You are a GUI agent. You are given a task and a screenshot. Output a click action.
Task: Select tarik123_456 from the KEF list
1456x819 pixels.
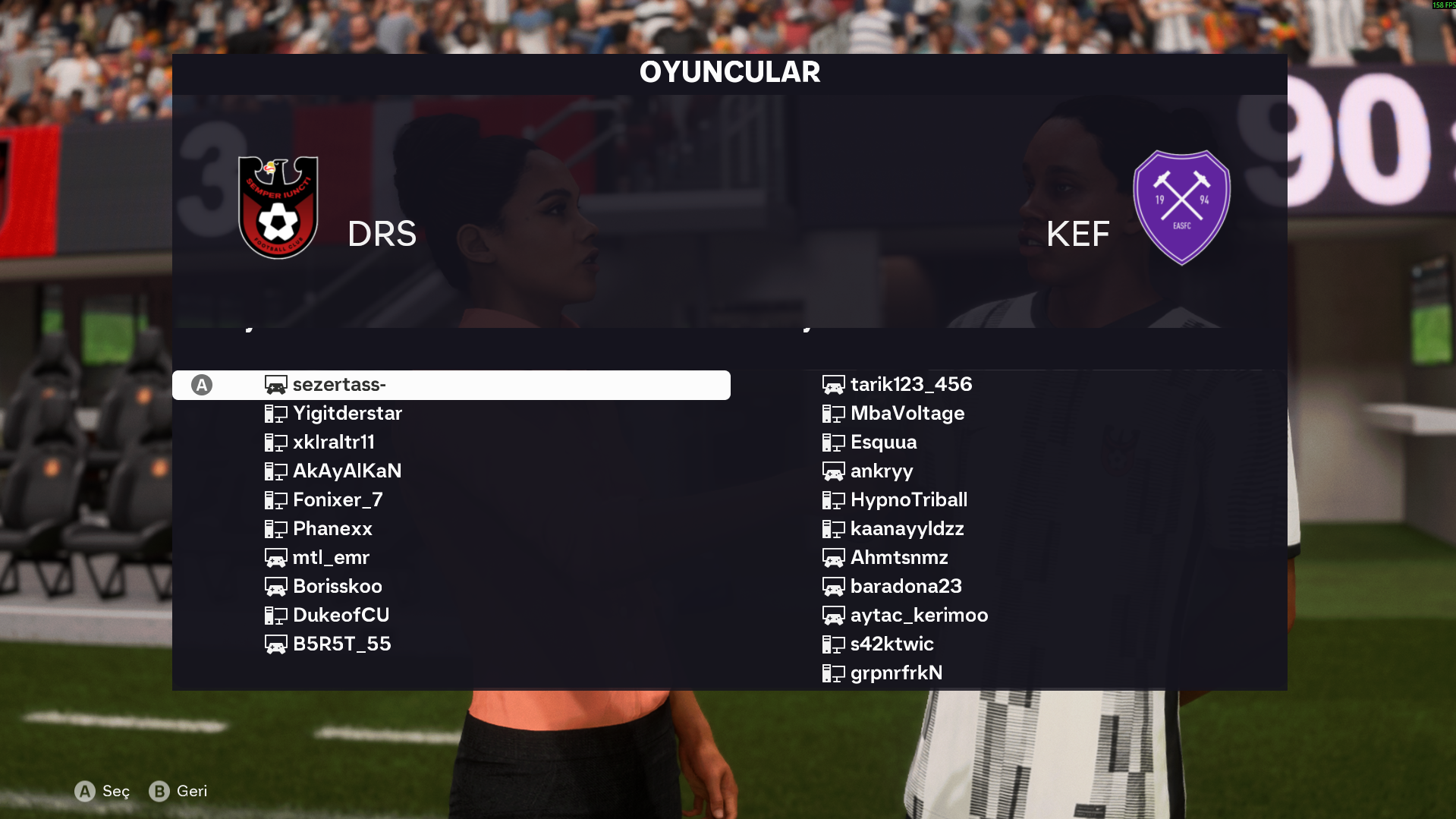pos(910,385)
